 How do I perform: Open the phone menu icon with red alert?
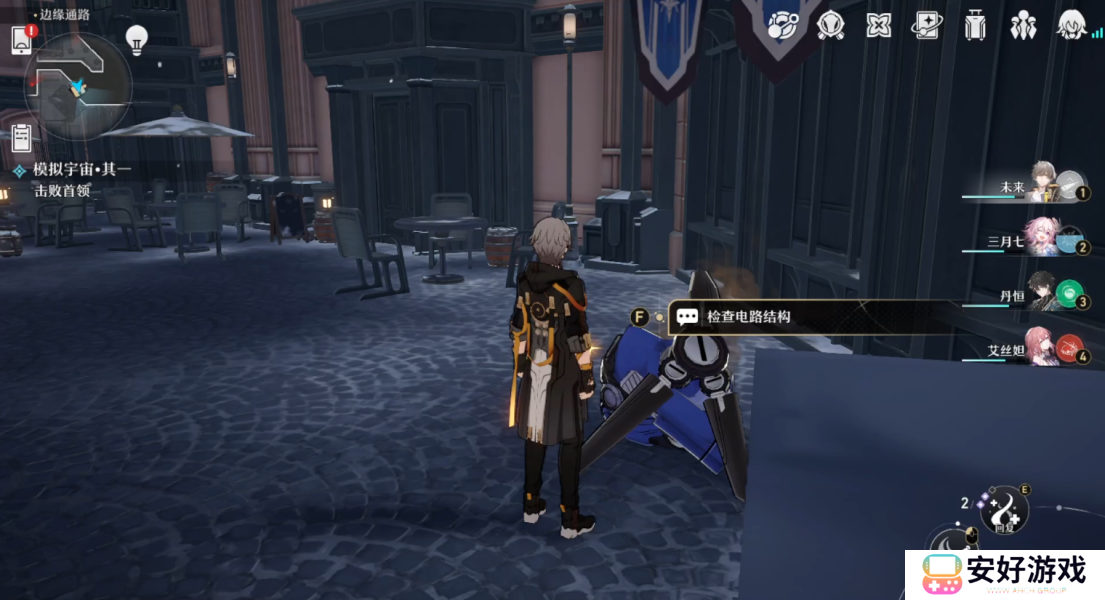22,40
